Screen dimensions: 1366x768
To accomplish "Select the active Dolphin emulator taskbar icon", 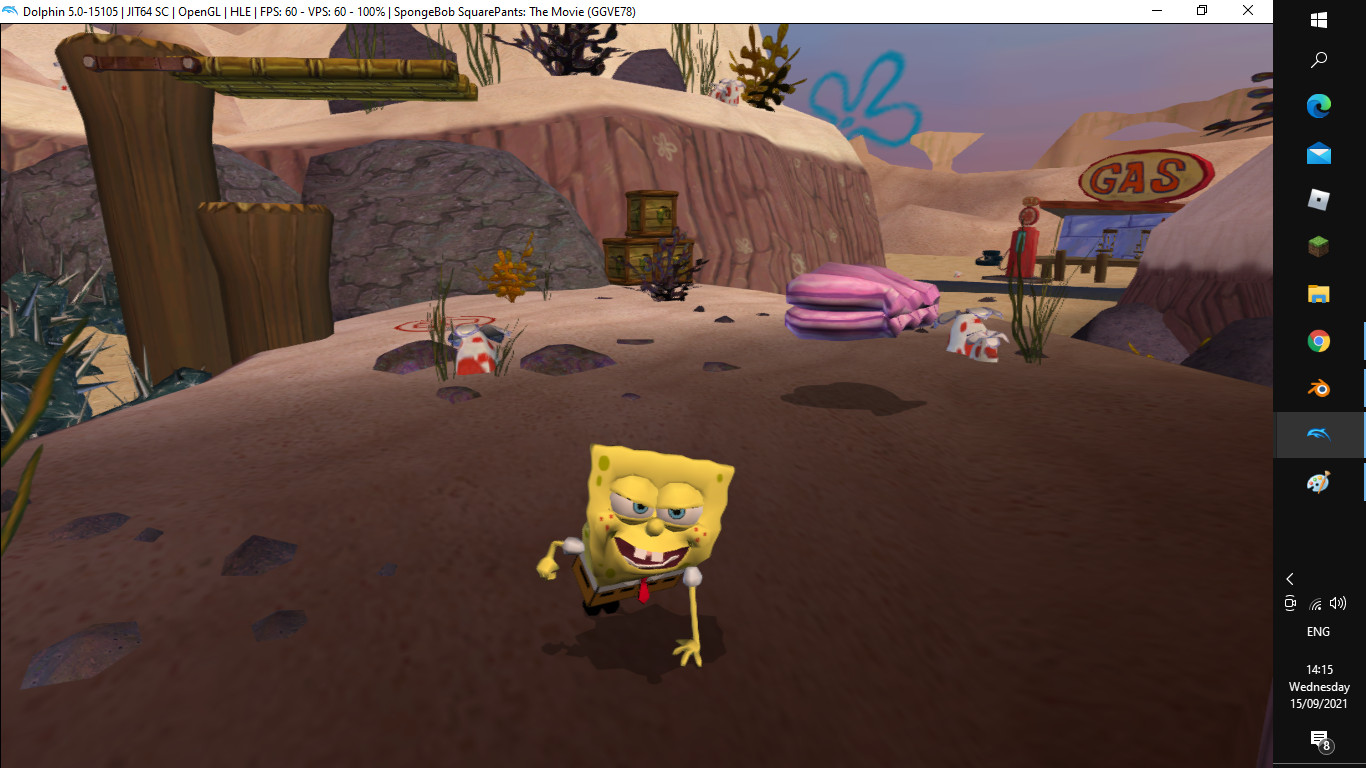I will tap(1318, 435).
